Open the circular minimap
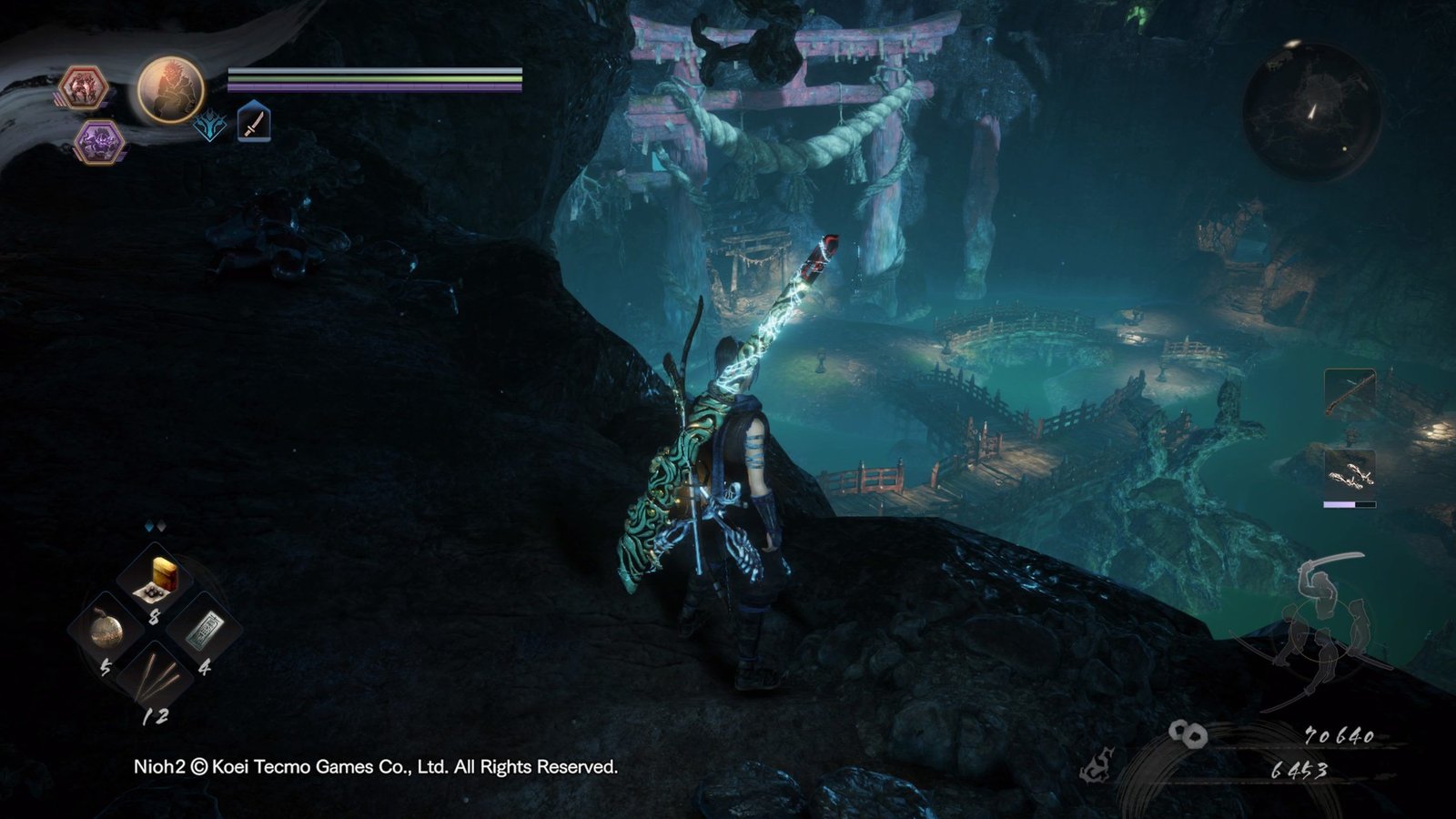Viewport: 1456px width, 819px height. tap(1311, 111)
